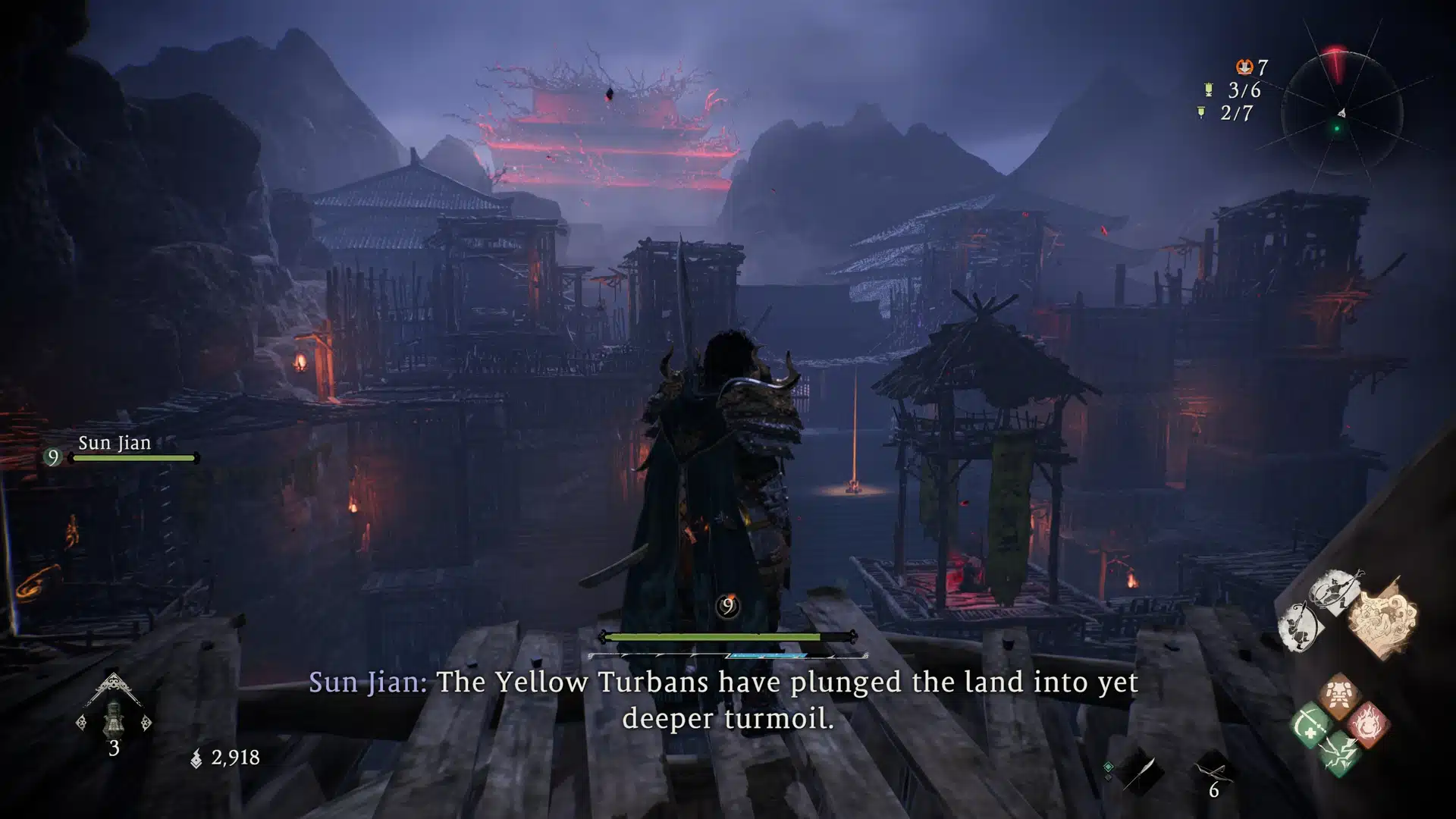Select the brown armor buff spell icon
This screenshot has width=1456, height=819.
click(1337, 695)
